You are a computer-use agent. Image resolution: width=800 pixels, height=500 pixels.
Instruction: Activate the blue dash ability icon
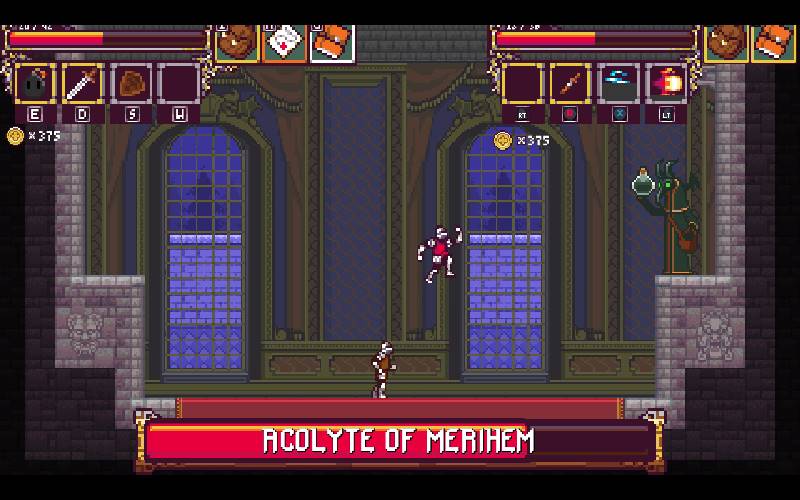tap(618, 84)
